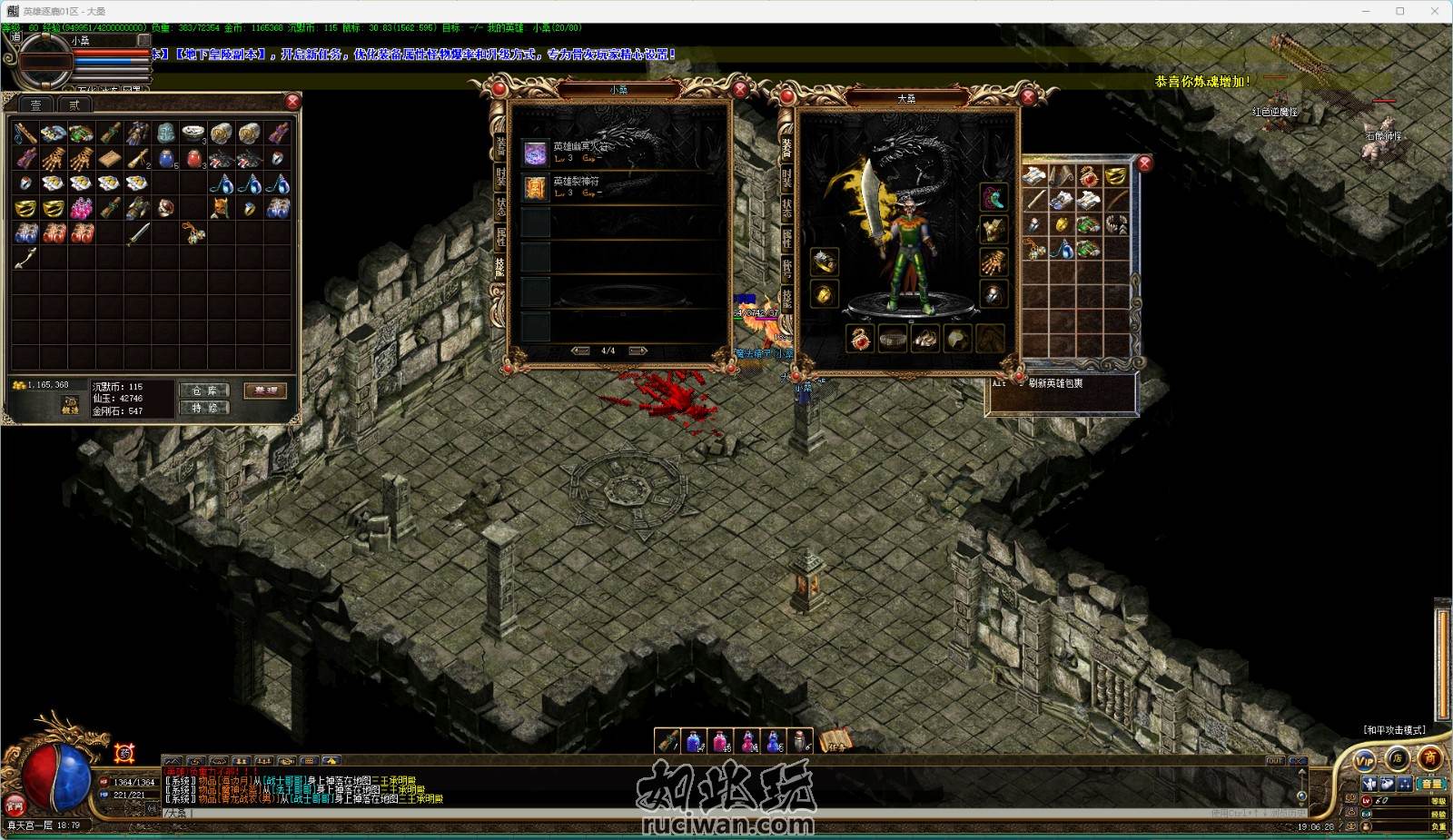
Task: Switch to bag page 贰 tab
Action: 74,105
